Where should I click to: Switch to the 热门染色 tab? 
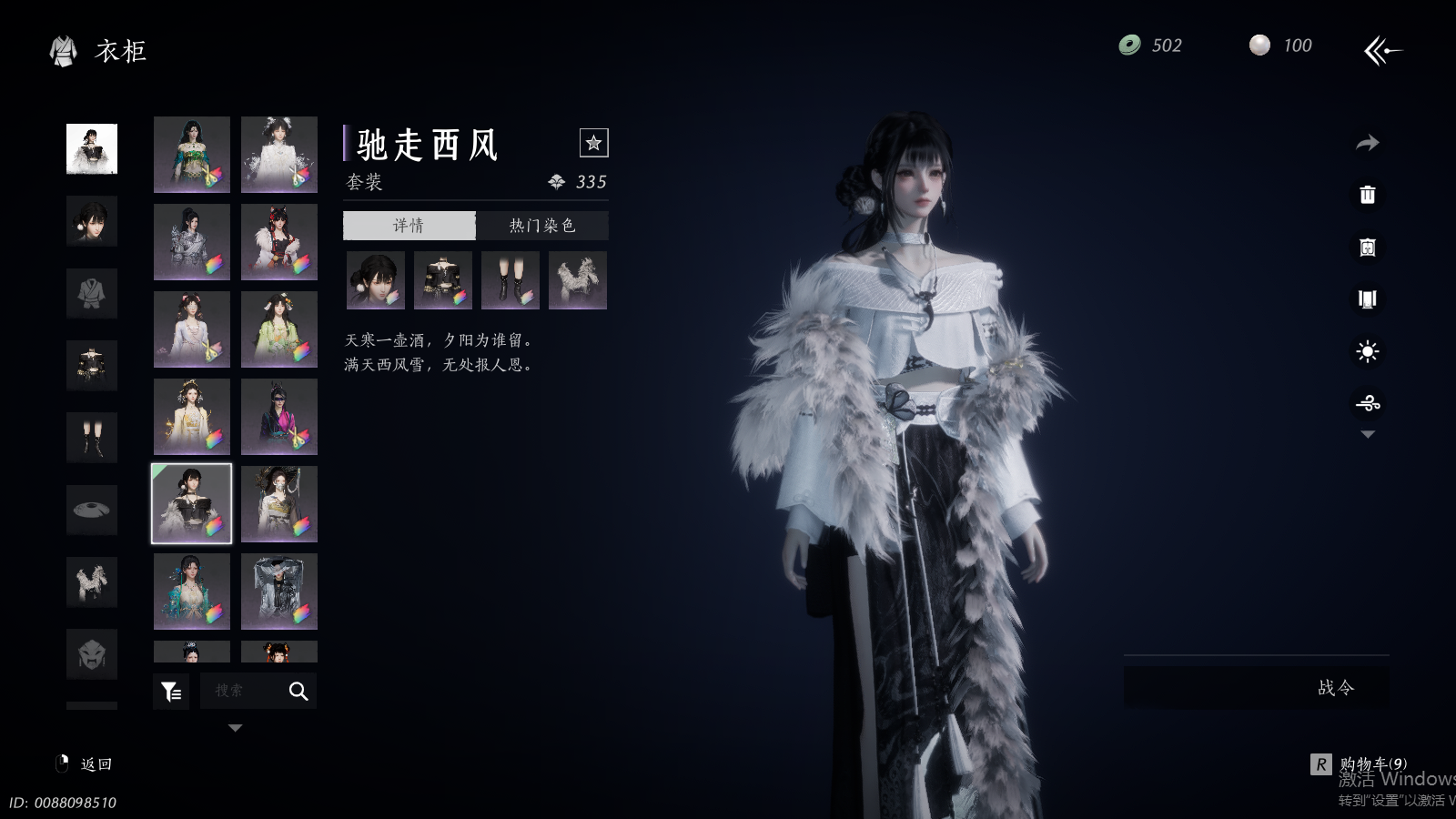coord(542,226)
